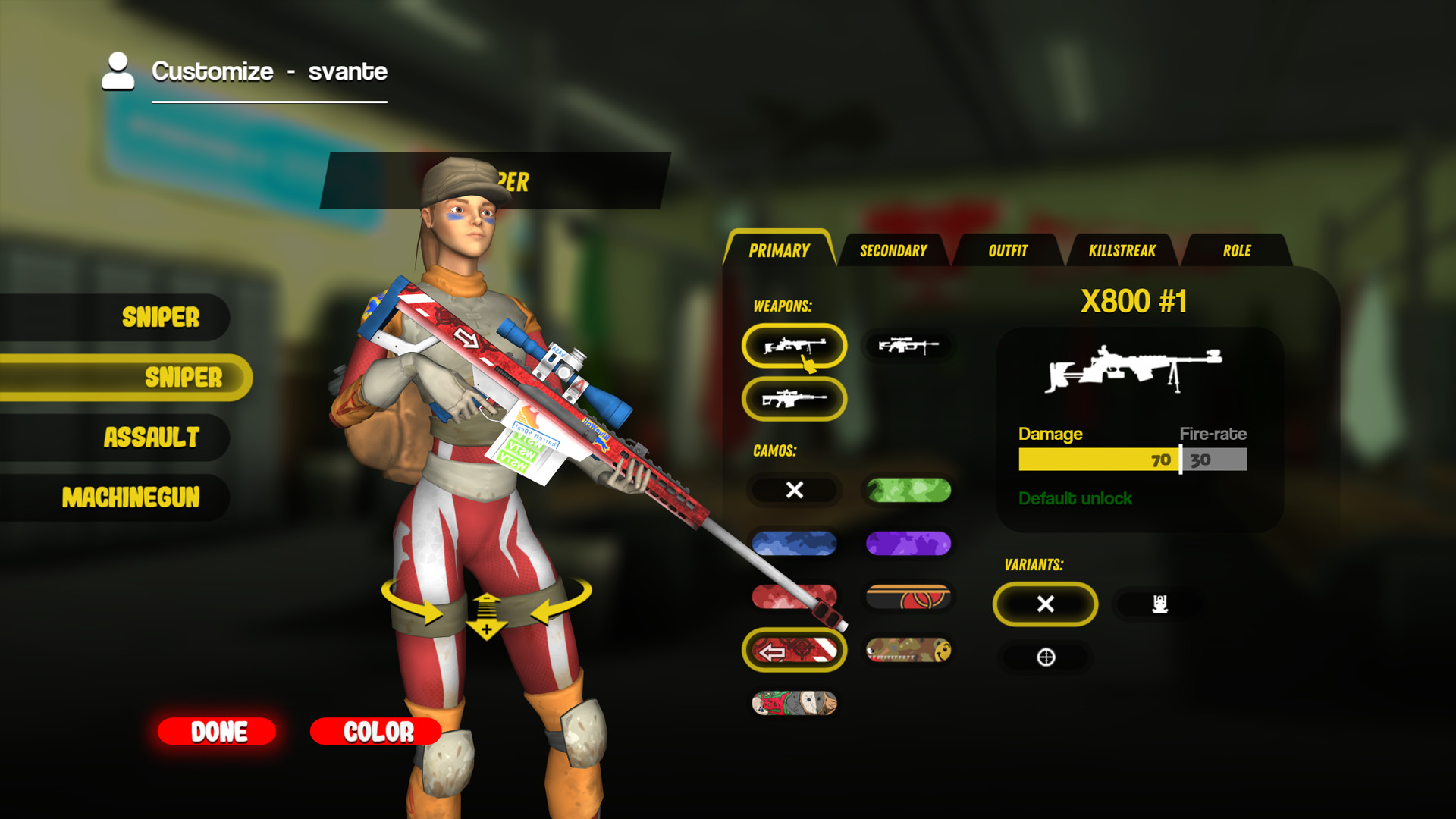The height and width of the screenshot is (819, 1456).
Task: Select the shark-teeth camo pattern
Action: pyautogui.click(x=908, y=651)
